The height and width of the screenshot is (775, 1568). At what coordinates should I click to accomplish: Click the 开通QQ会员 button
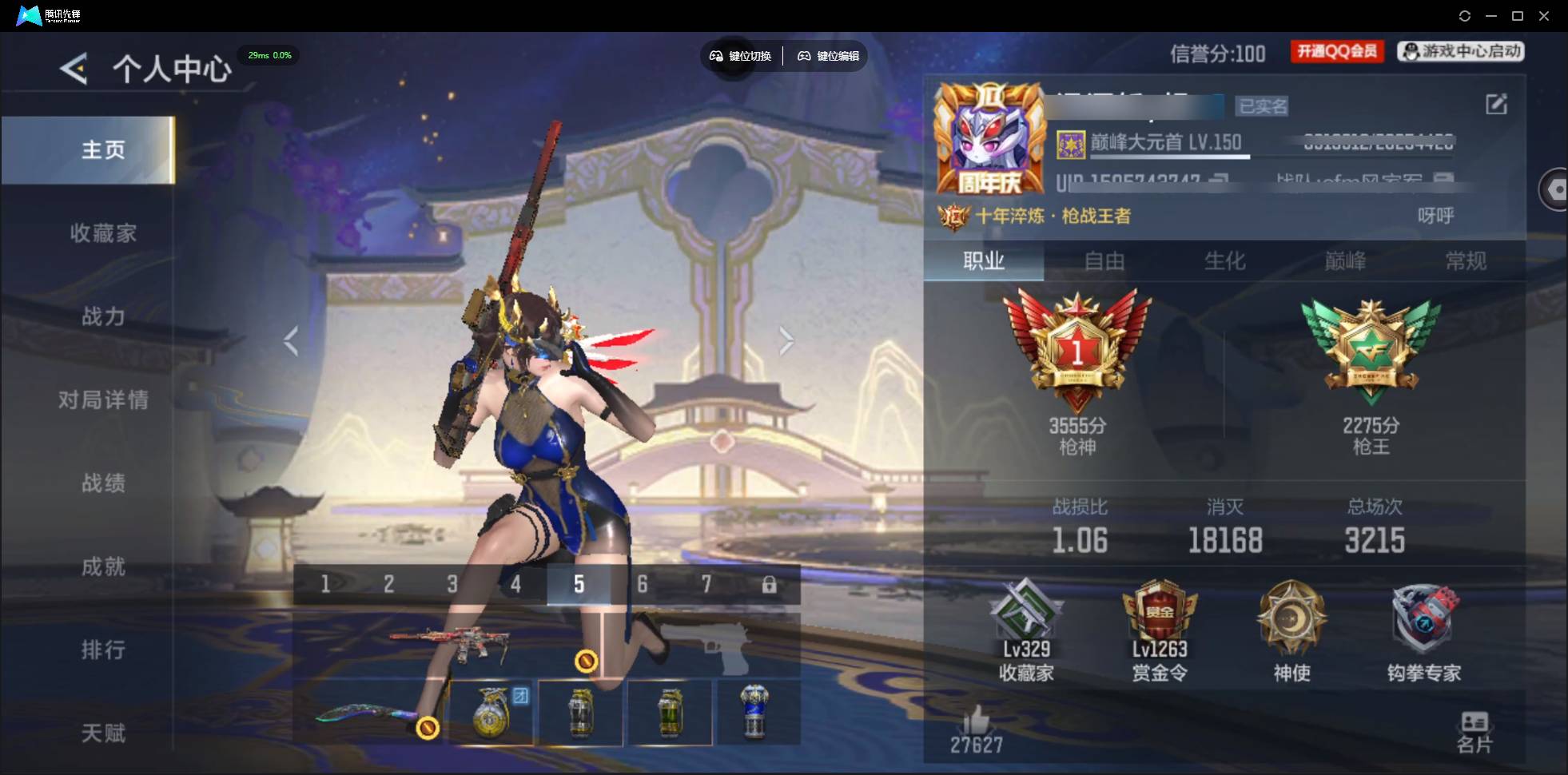1337,52
